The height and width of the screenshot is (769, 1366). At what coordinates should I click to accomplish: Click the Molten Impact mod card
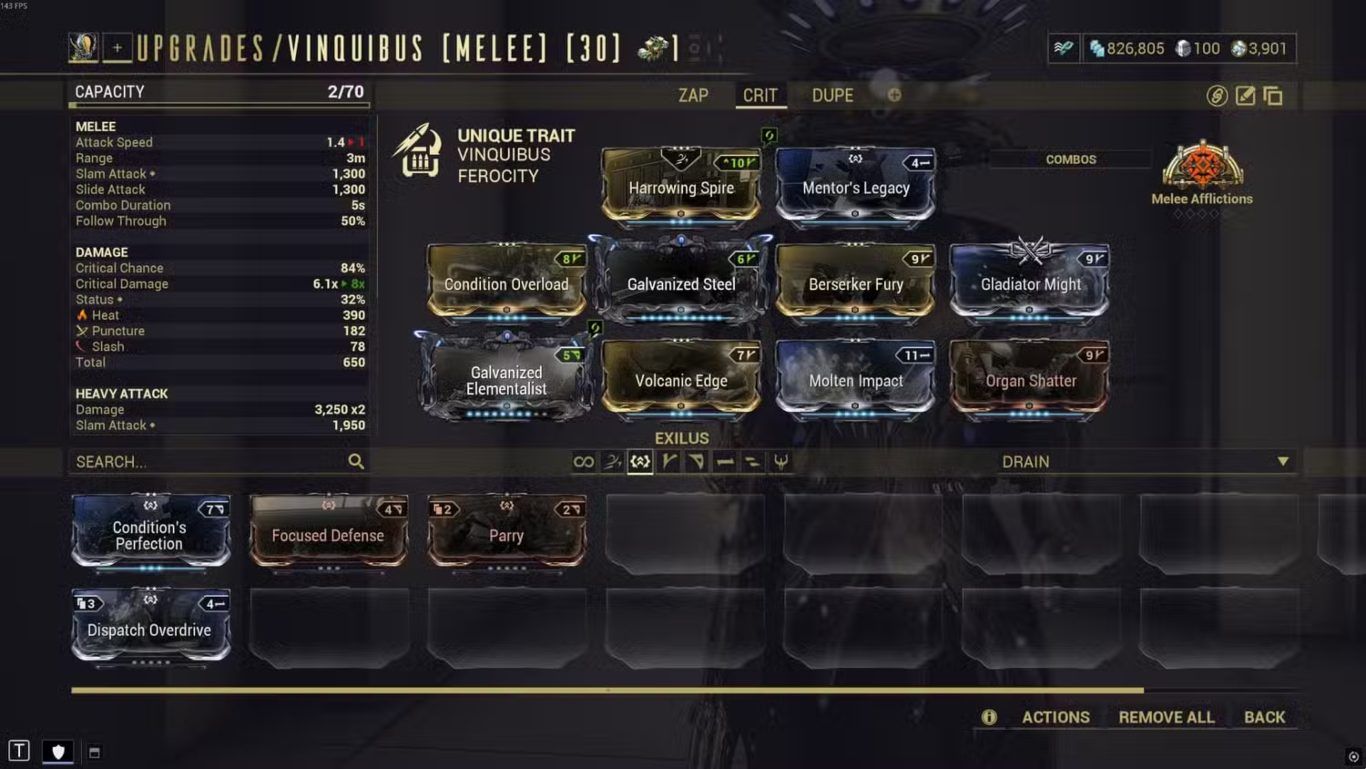(856, 379)
